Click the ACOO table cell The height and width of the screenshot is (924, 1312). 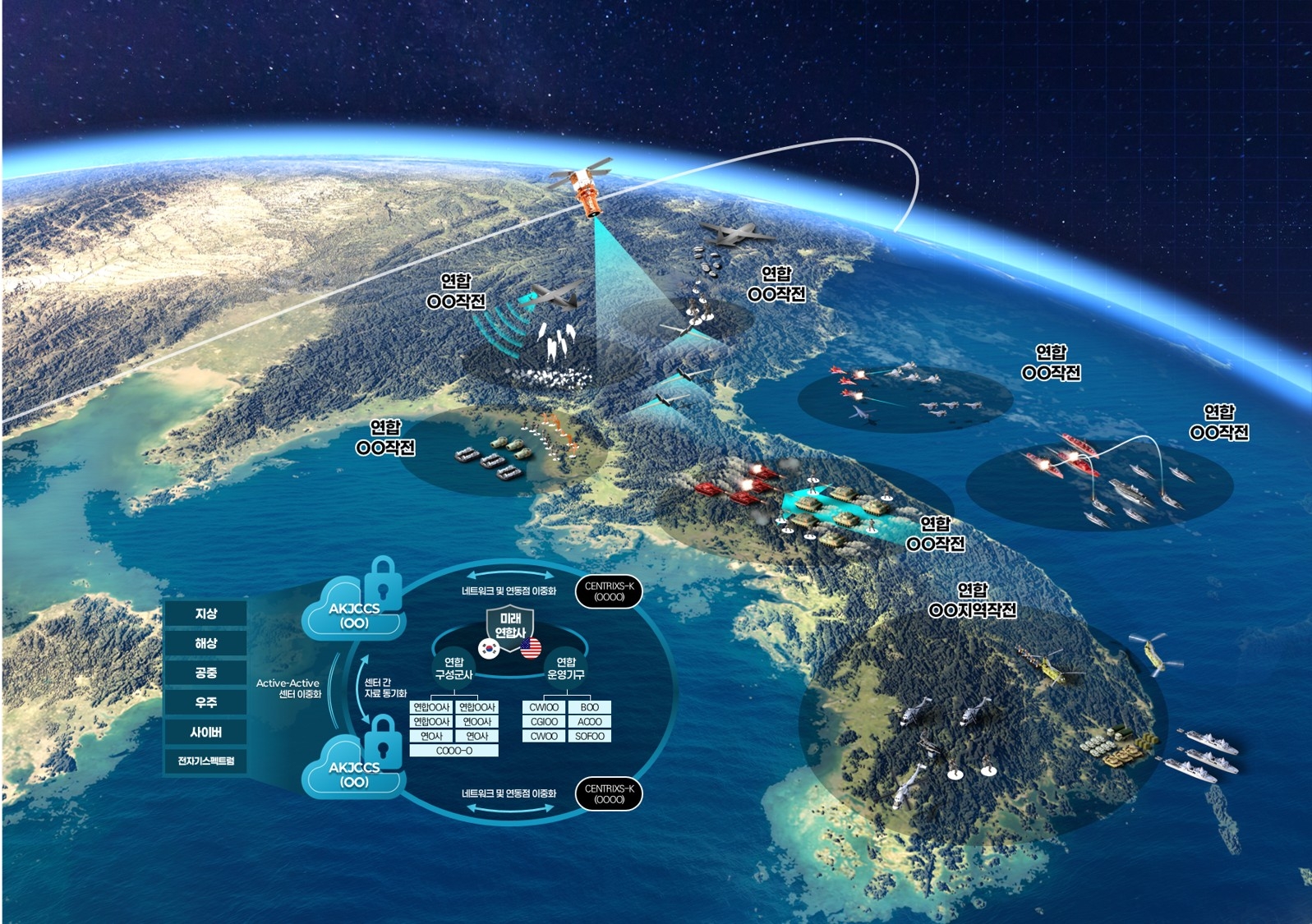point(590,722)
